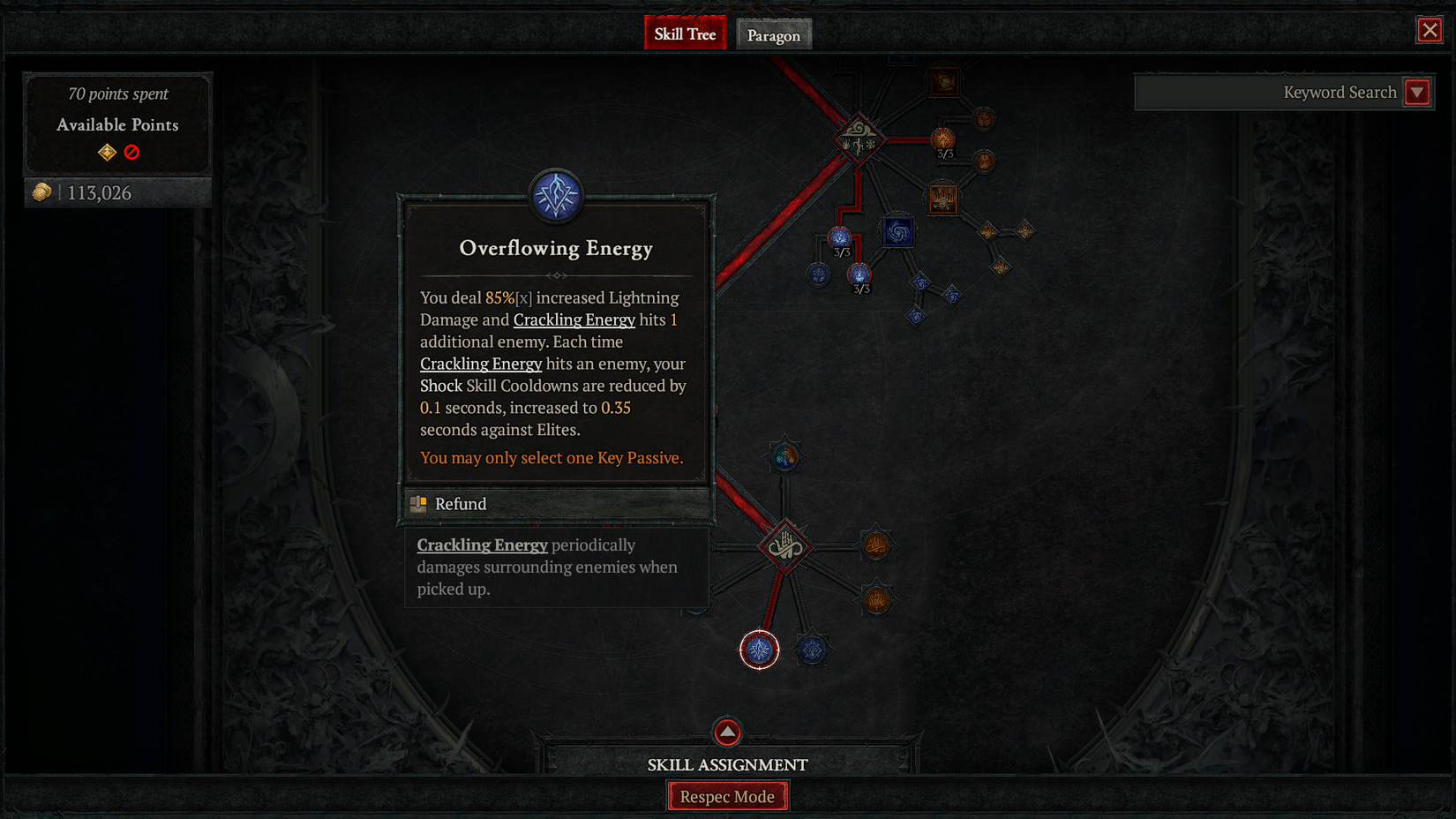
Task: Click the gold coin icon beside 113,026
Action: tap(41, 191)
